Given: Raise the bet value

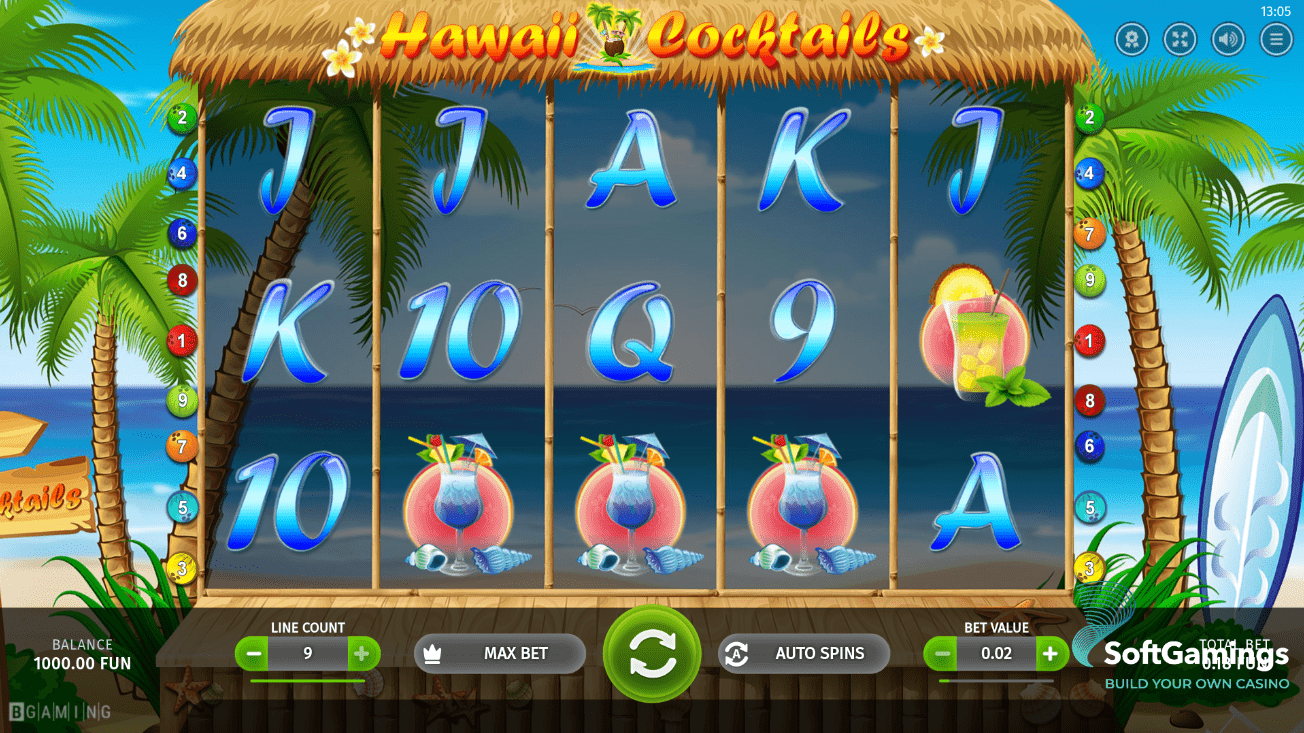Looking at the screenshot, I should 1050,654.
